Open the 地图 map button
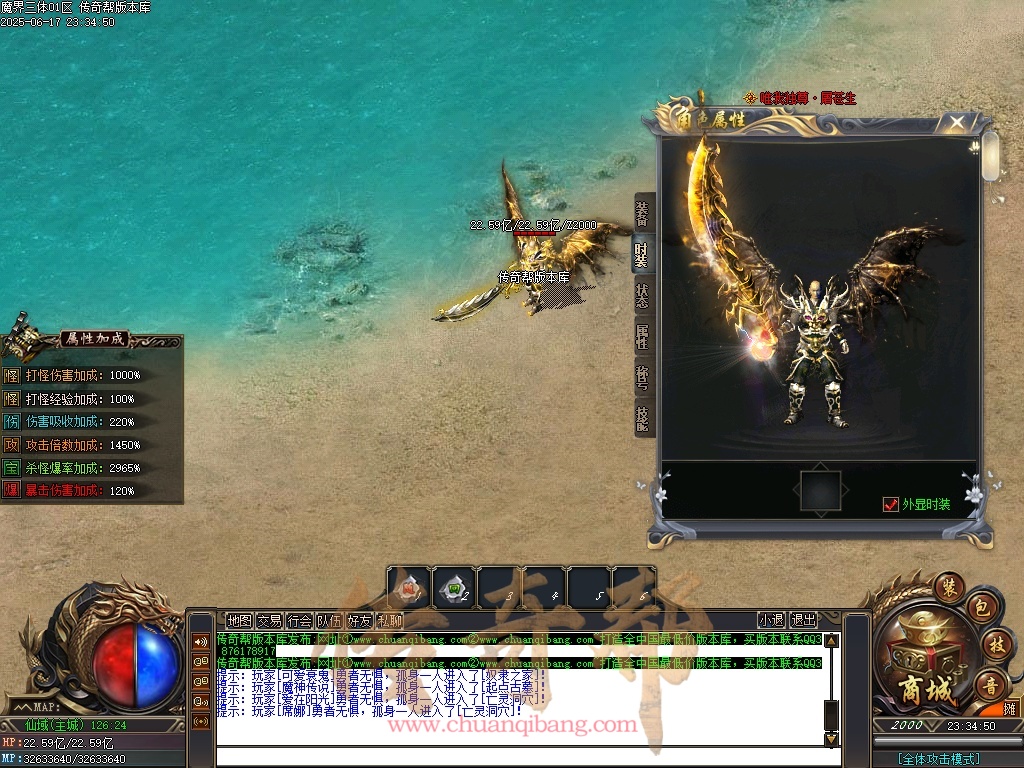The width and height of the screenshot is (1024, 768). (x=239, y=620)
